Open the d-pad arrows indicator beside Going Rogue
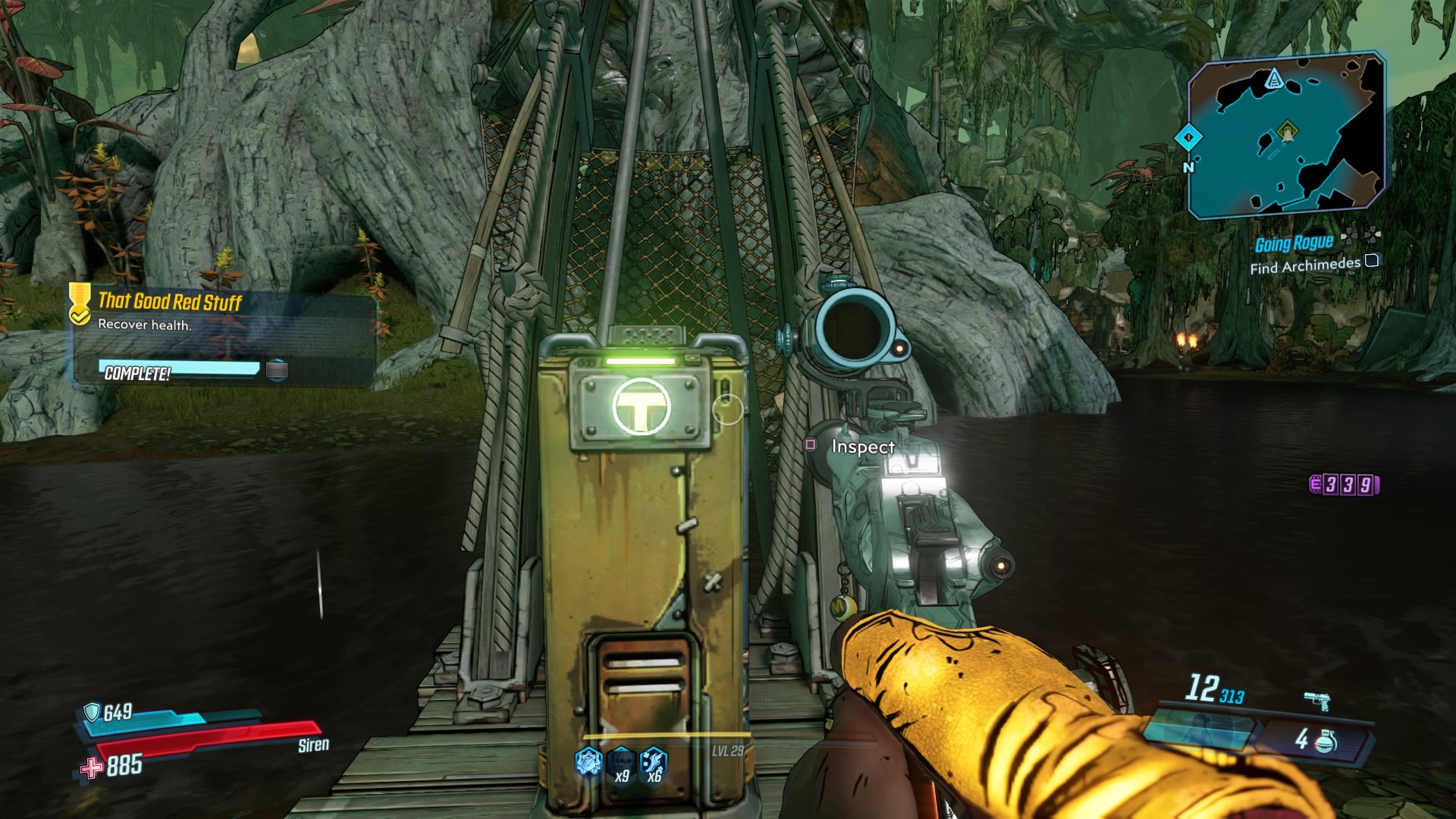This screenshot has width=1456, height=819. pyautogui.click(x=1362, y=237)
